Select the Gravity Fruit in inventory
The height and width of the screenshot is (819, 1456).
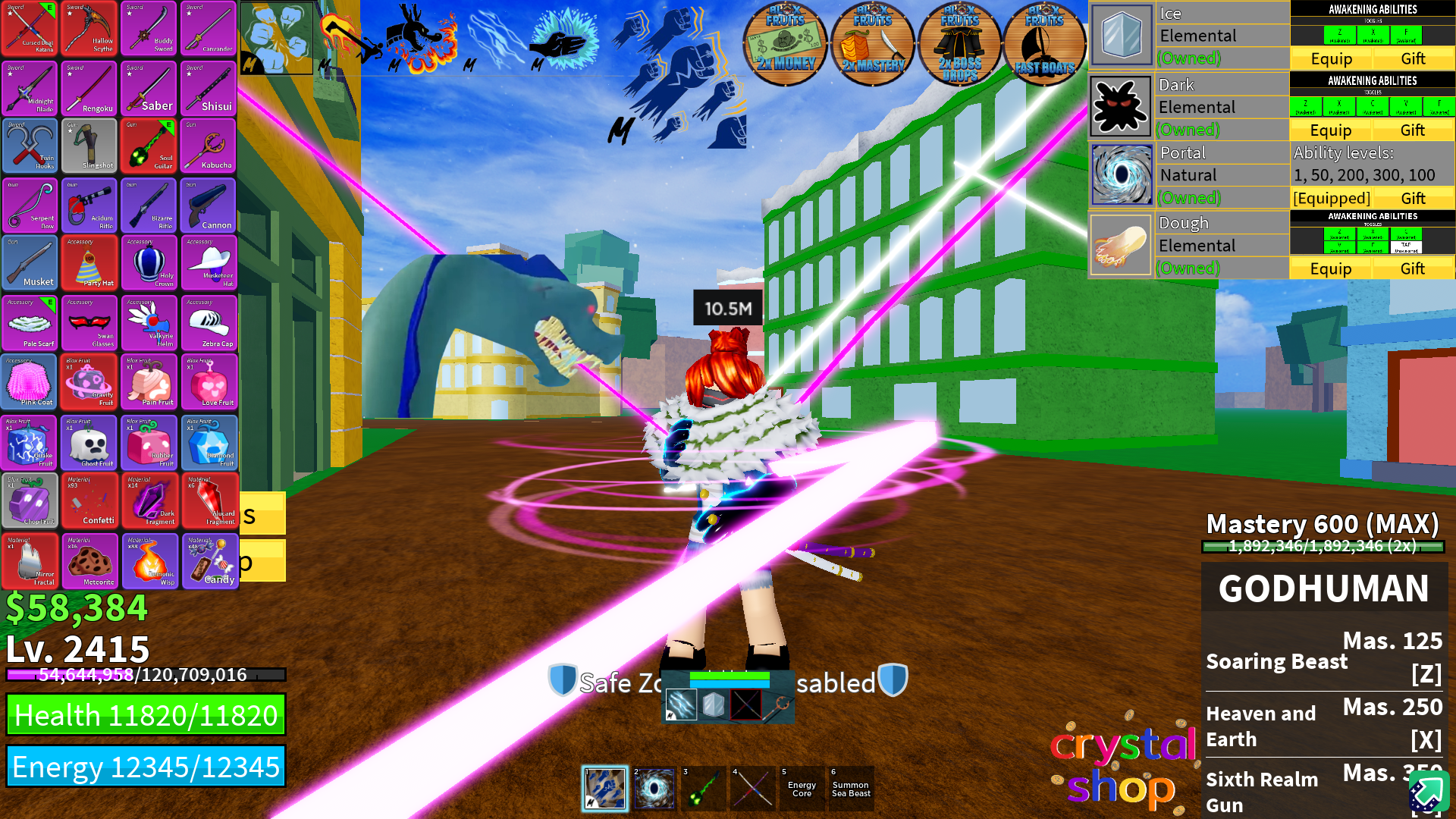(89, 381)
